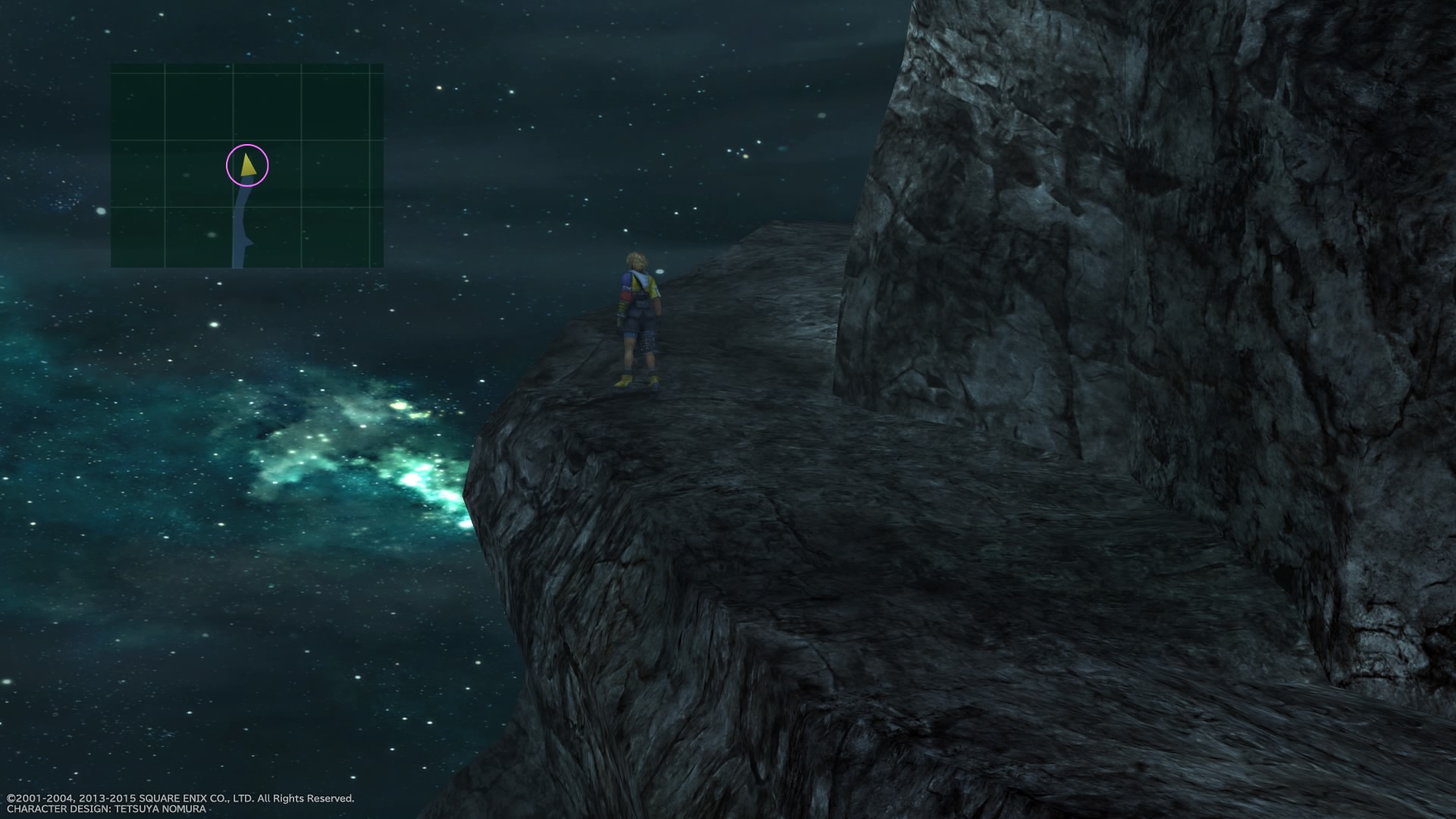Screen dimensions: 1456x819
Task: Select the yellow player arrow on minimap
Action: (x=247, y=167)
